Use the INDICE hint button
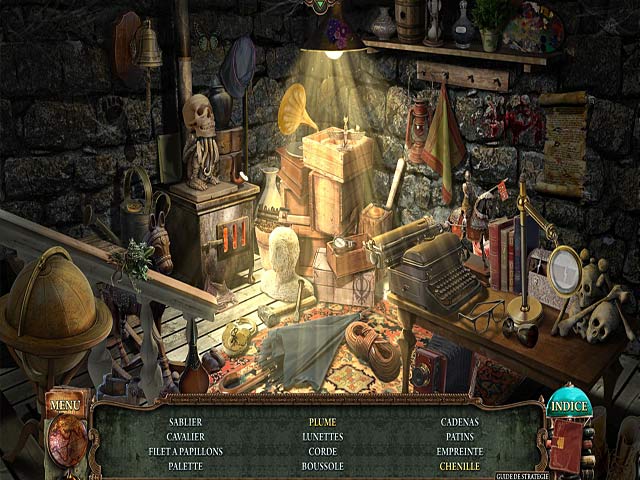Image resolution: width=640 pixels, height=480 pixels. 569,407
